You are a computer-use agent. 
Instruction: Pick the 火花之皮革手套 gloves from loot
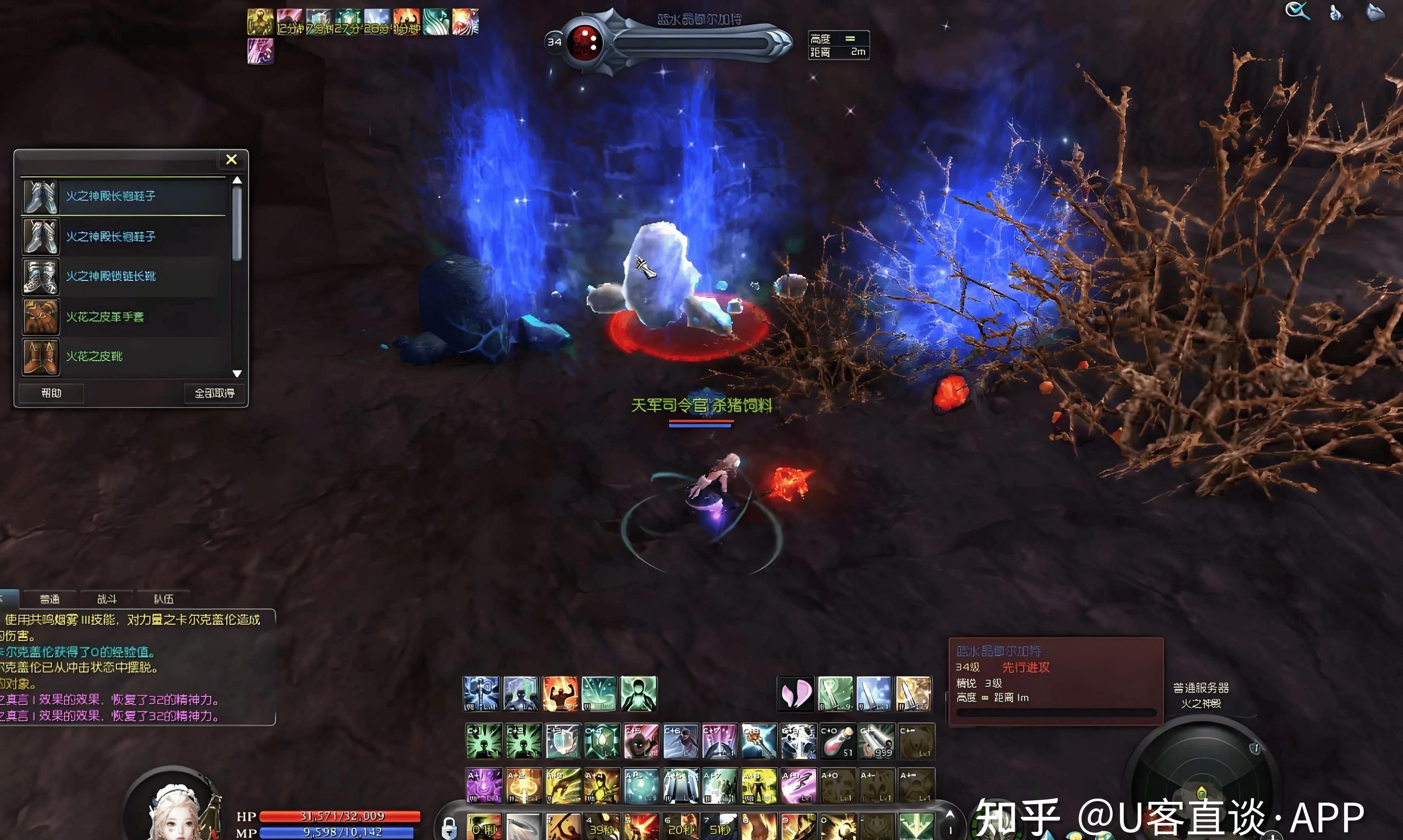tap(105, 317)
